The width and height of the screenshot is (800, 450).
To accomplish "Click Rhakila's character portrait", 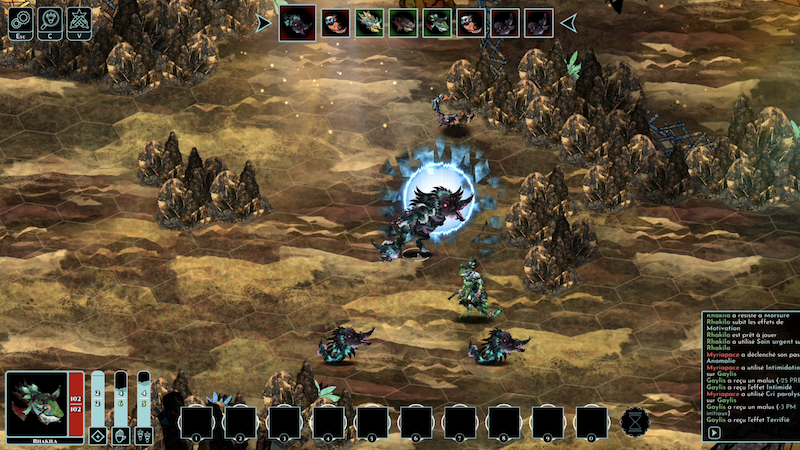I will point(35,401).
